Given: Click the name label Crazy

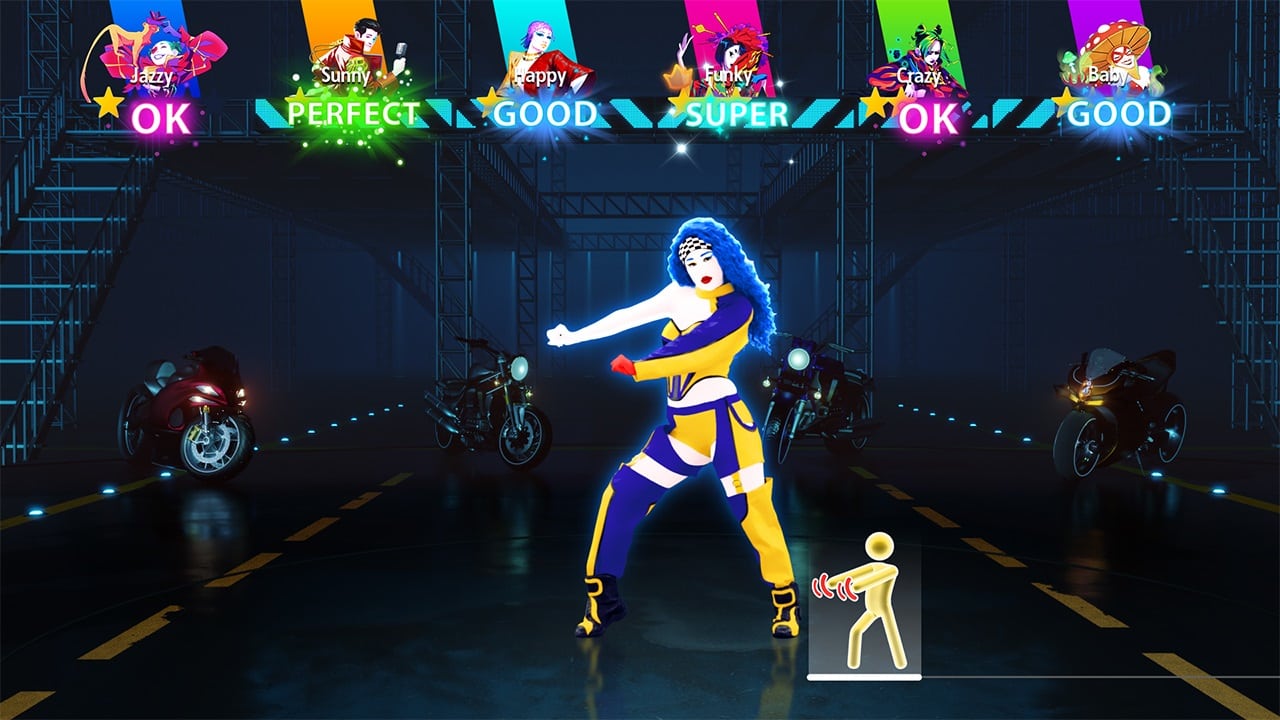Looking at the screenshot, I should 921,75.
